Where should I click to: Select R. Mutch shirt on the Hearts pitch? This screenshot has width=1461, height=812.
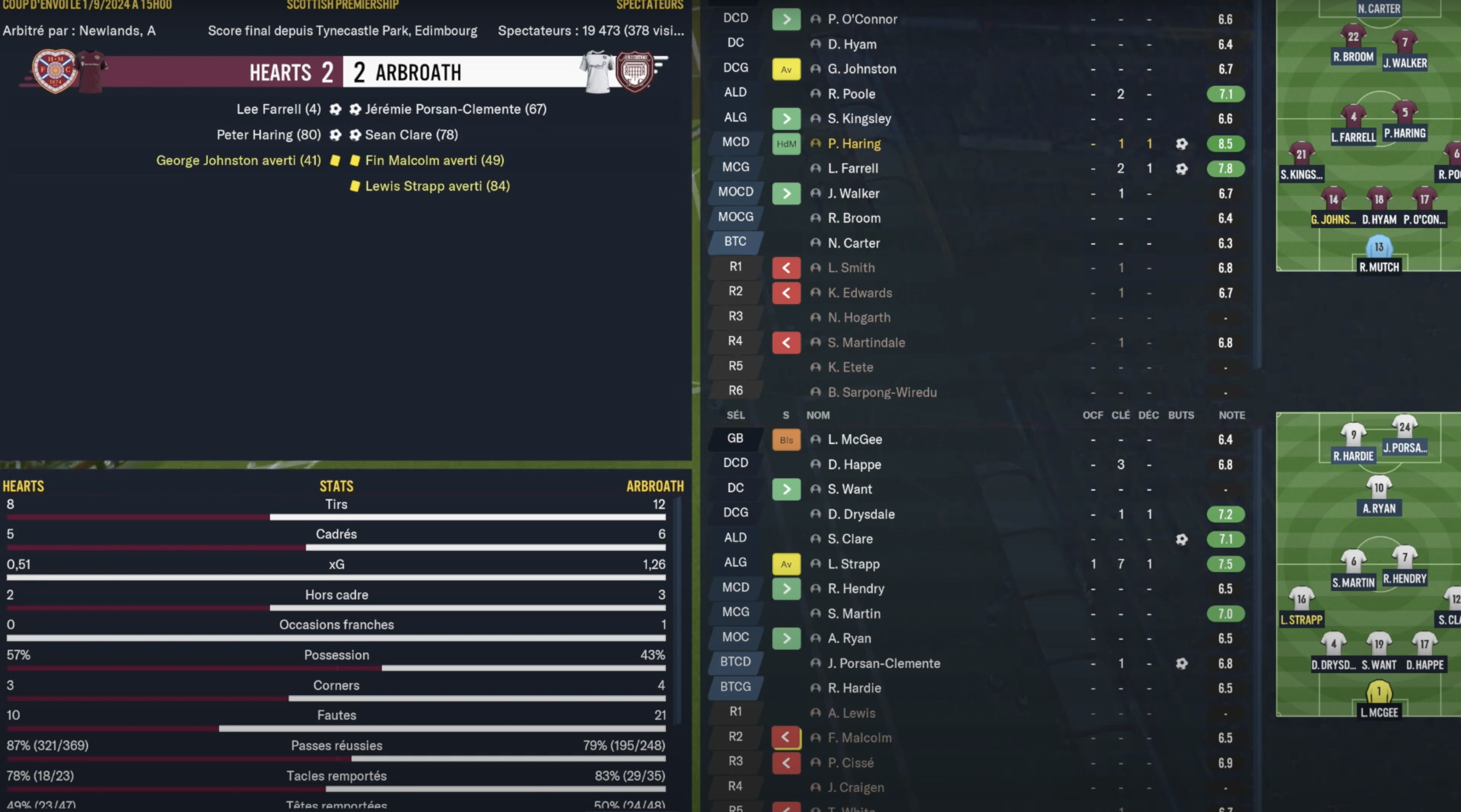pos(1379,248)
